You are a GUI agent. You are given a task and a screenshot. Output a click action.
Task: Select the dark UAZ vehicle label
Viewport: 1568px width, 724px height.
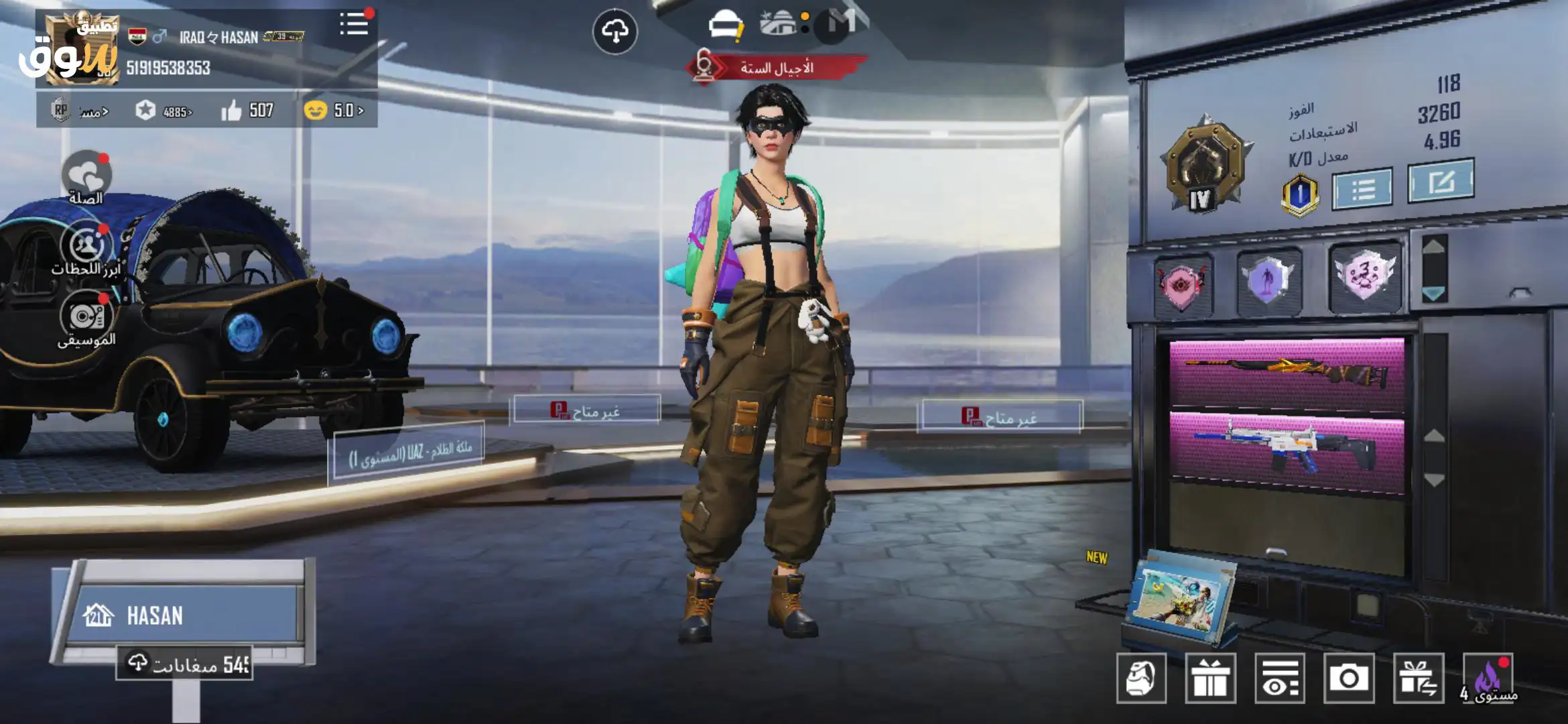(x=409, y=452)
